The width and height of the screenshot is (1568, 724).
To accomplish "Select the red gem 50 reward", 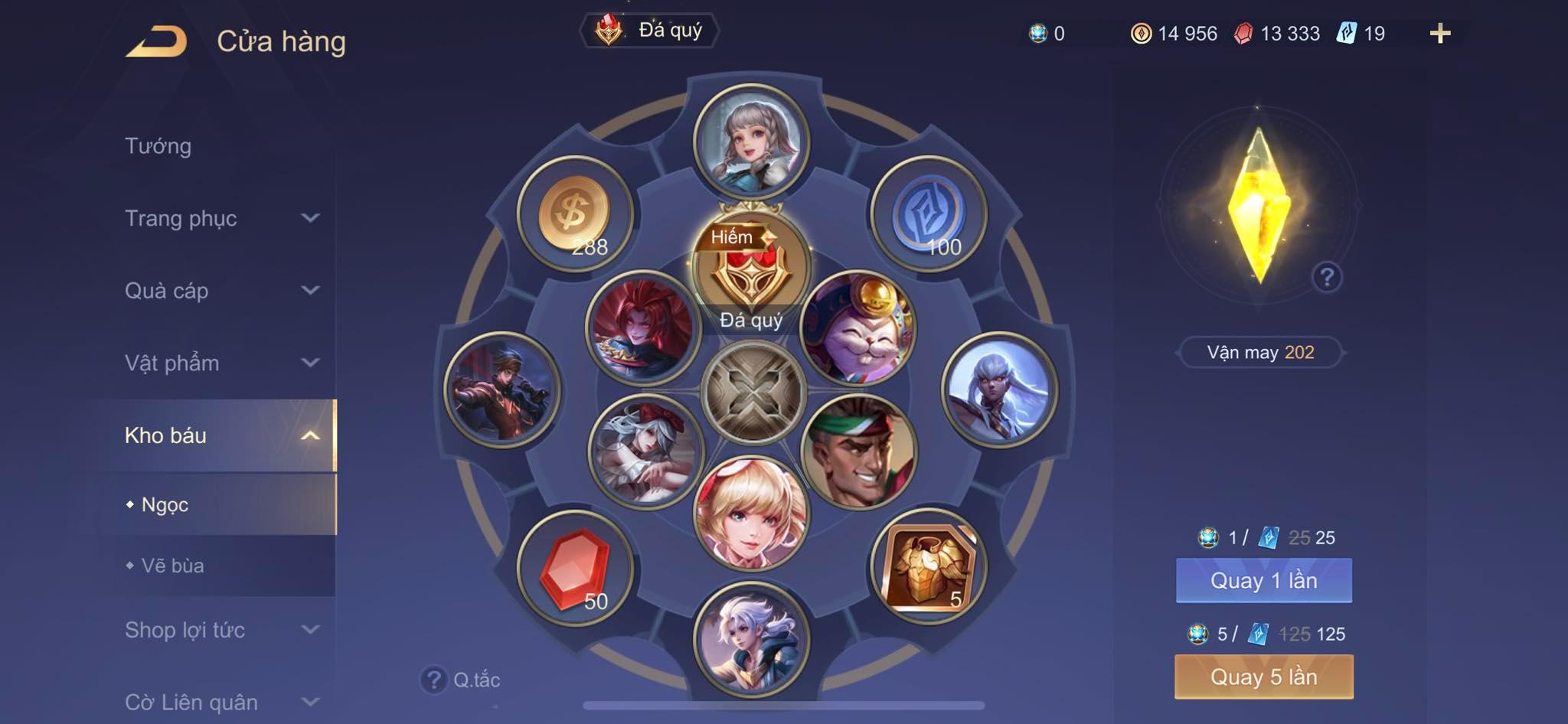I will [575, 568].
